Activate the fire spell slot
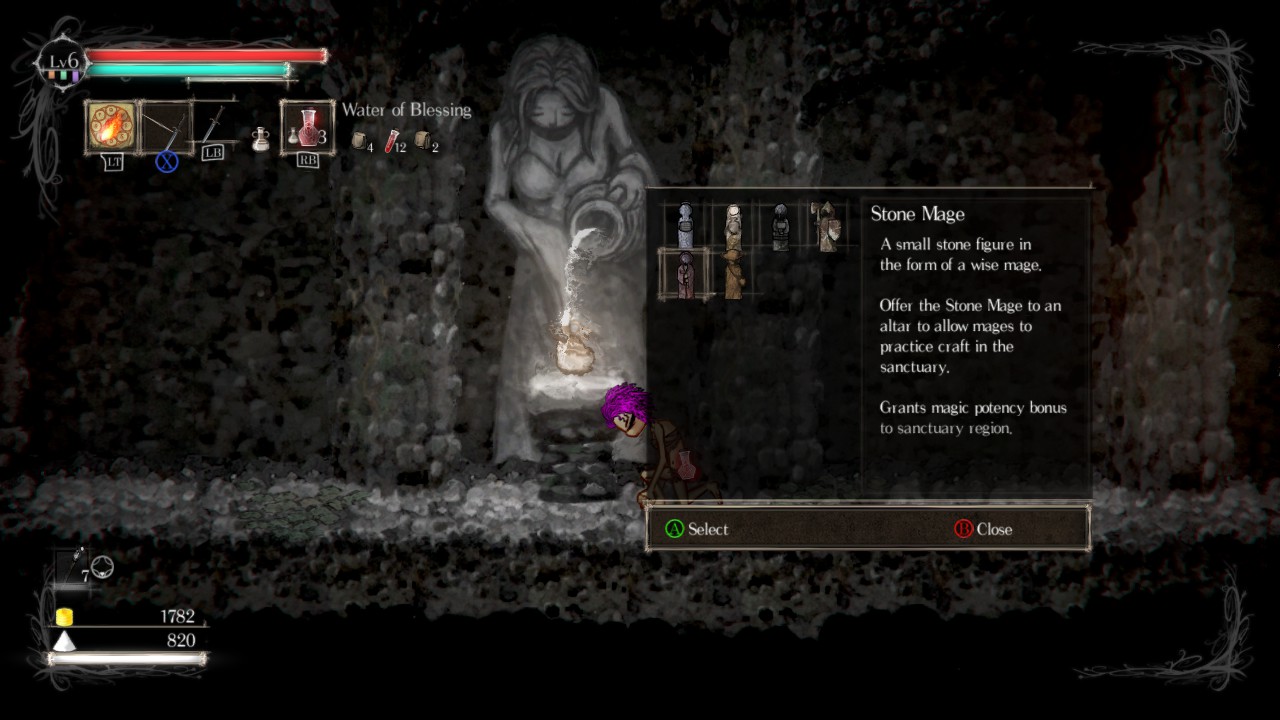This screenshot has width=1280, height=720. [110, 127]
